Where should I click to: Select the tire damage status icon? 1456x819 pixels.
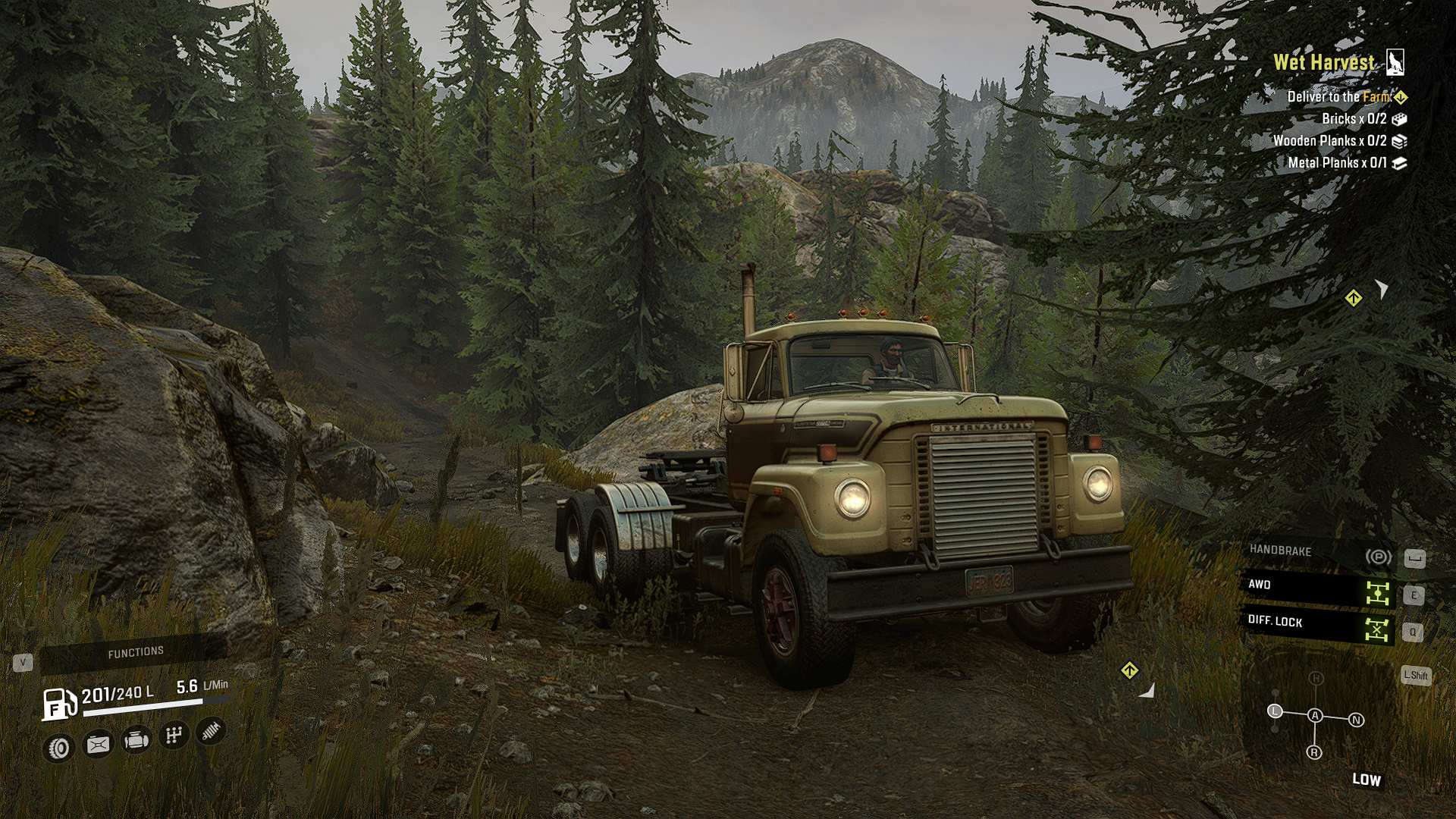tap(59, 748)
